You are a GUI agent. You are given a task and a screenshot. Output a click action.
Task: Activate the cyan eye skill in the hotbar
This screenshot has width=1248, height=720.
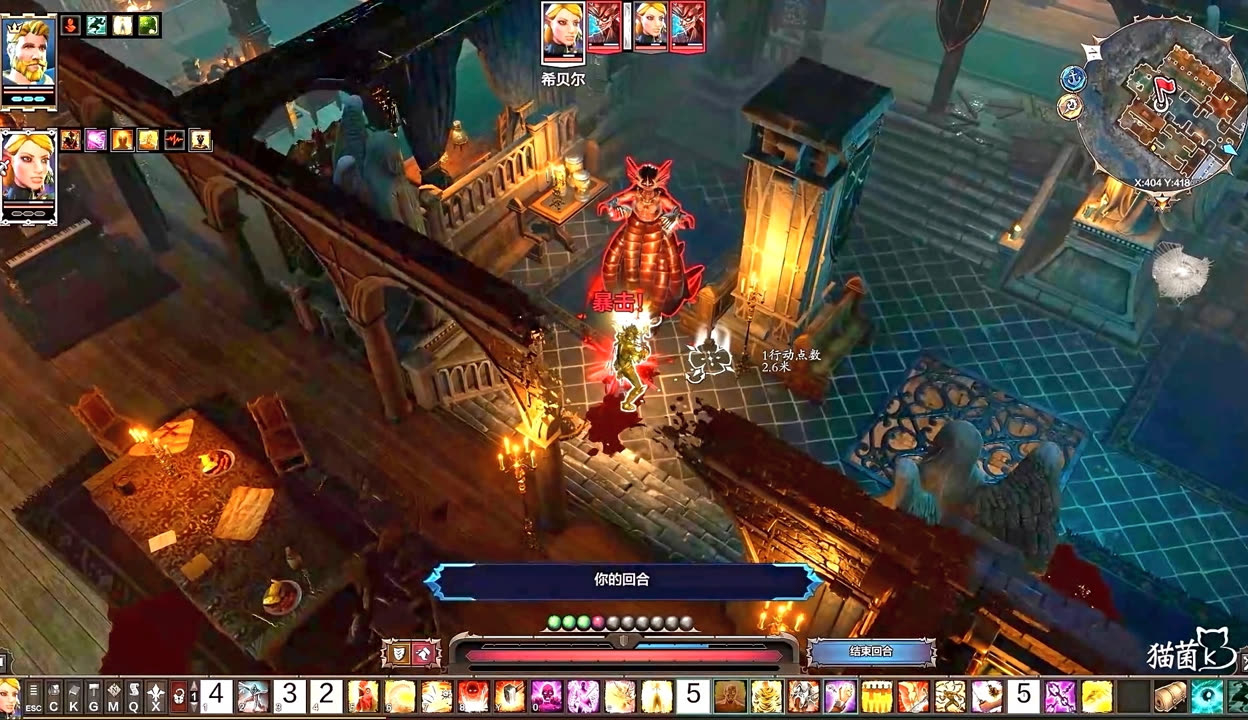point(1206,696)
